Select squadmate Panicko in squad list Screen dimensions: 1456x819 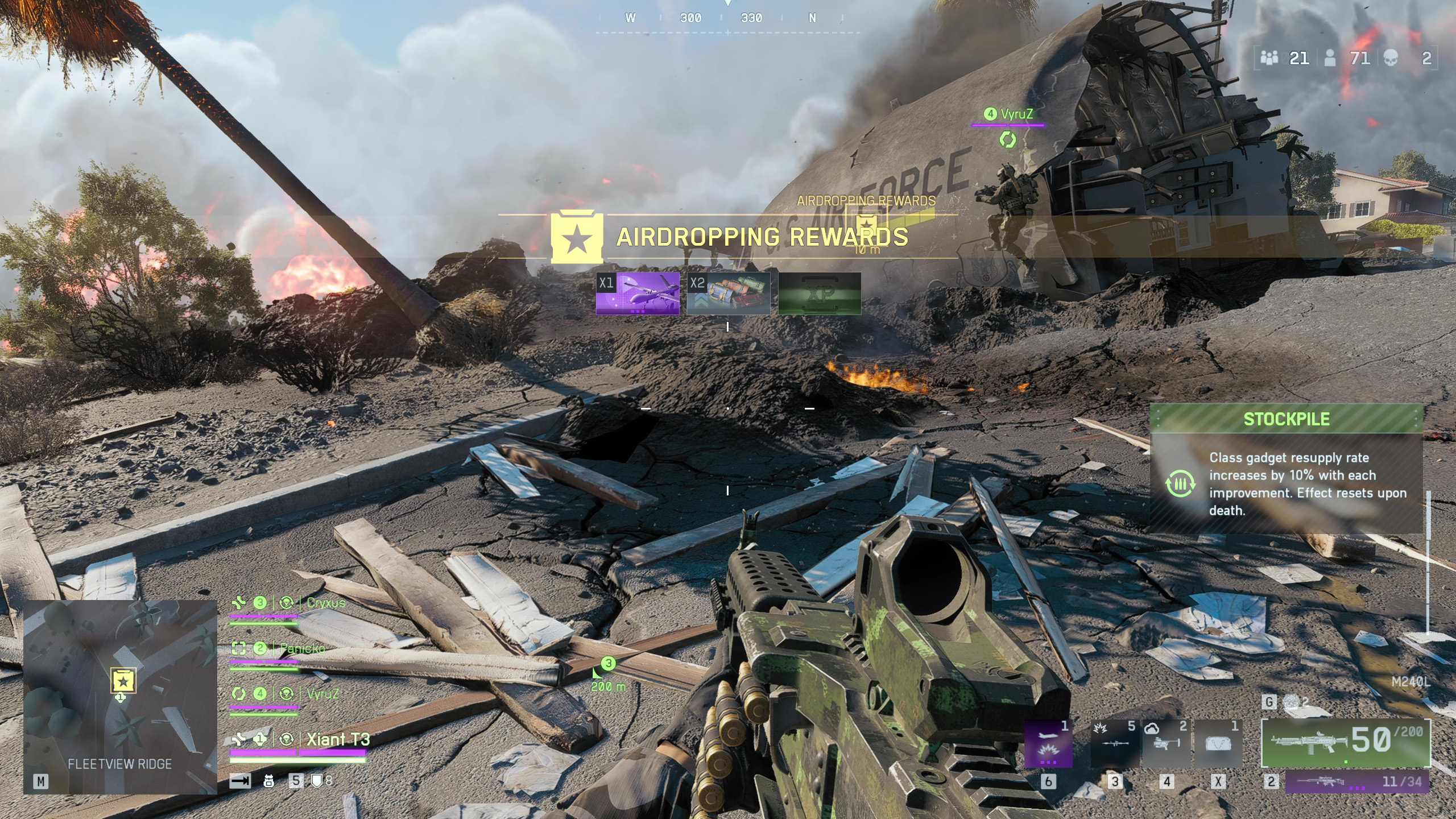[302, 648]
